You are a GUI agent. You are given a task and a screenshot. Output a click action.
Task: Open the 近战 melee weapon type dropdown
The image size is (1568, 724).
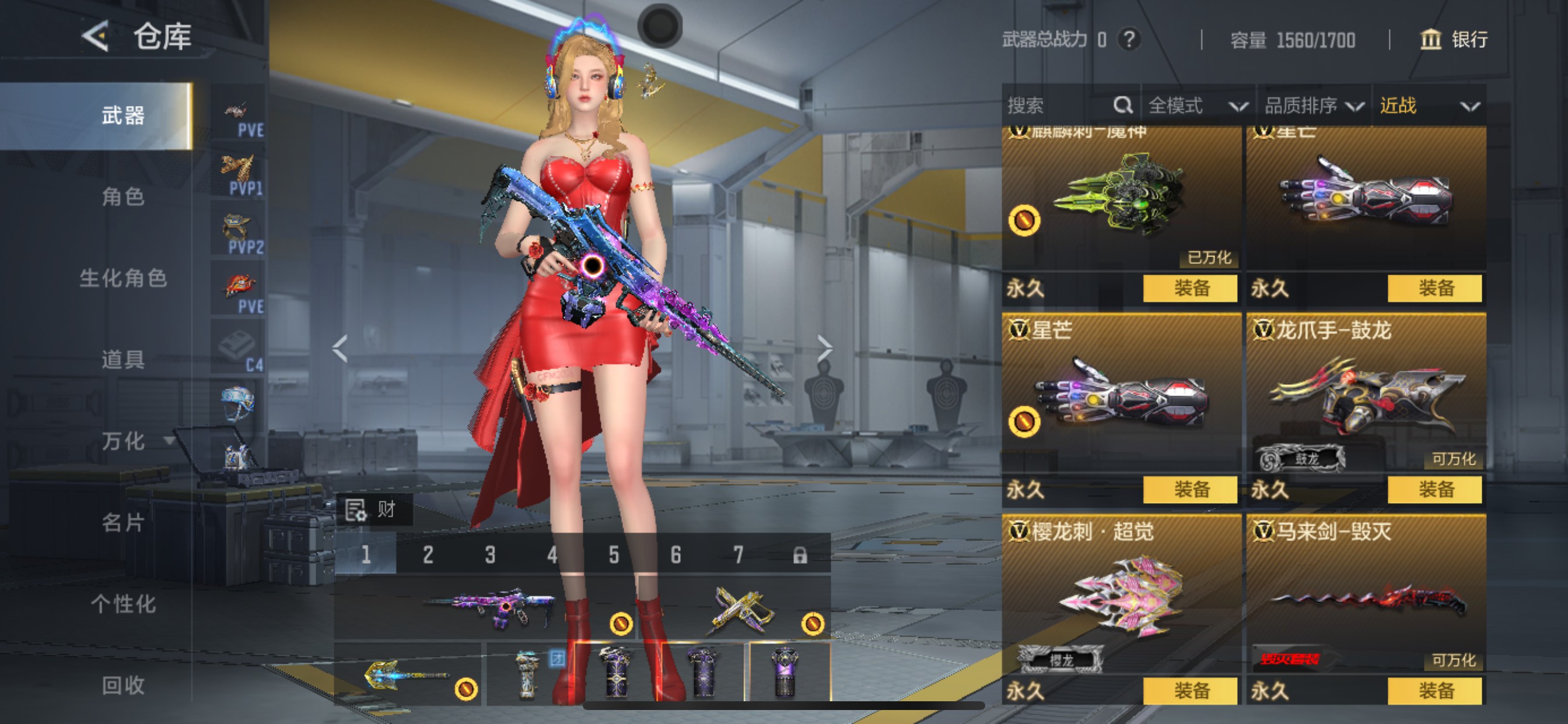click(x=1428, y=106)
